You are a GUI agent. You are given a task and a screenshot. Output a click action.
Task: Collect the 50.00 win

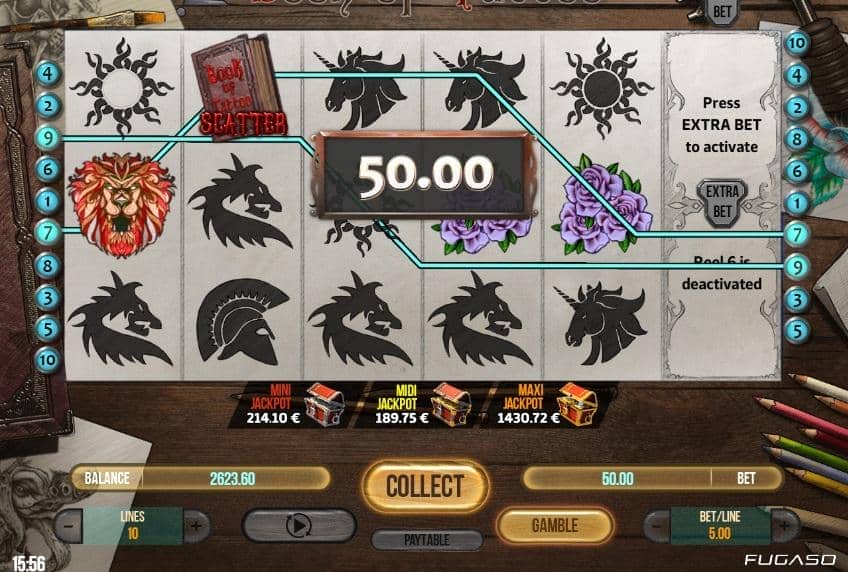(x=424, y=487)
